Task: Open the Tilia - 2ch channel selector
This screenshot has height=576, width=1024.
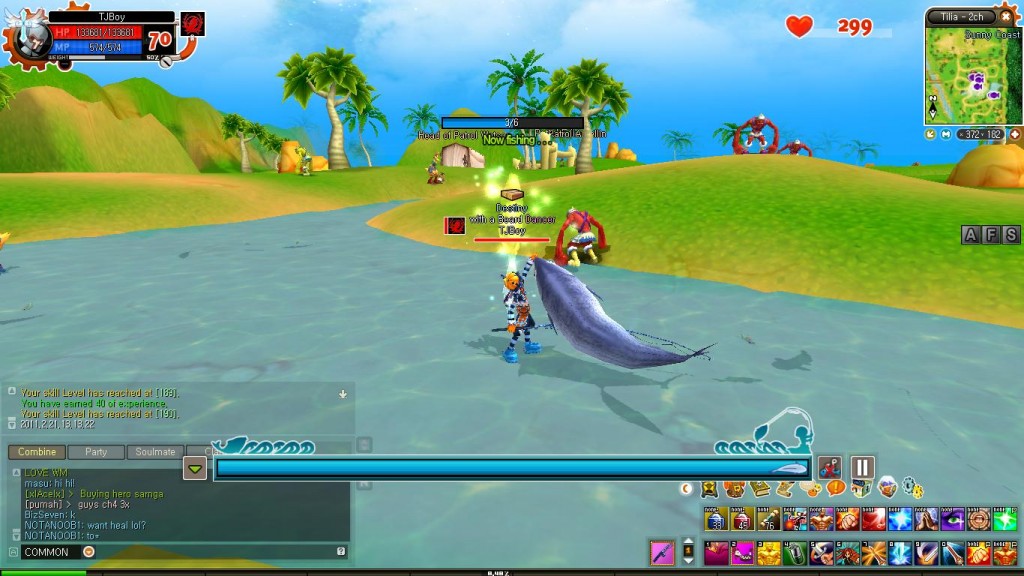Action: click(x=961, y=17)
